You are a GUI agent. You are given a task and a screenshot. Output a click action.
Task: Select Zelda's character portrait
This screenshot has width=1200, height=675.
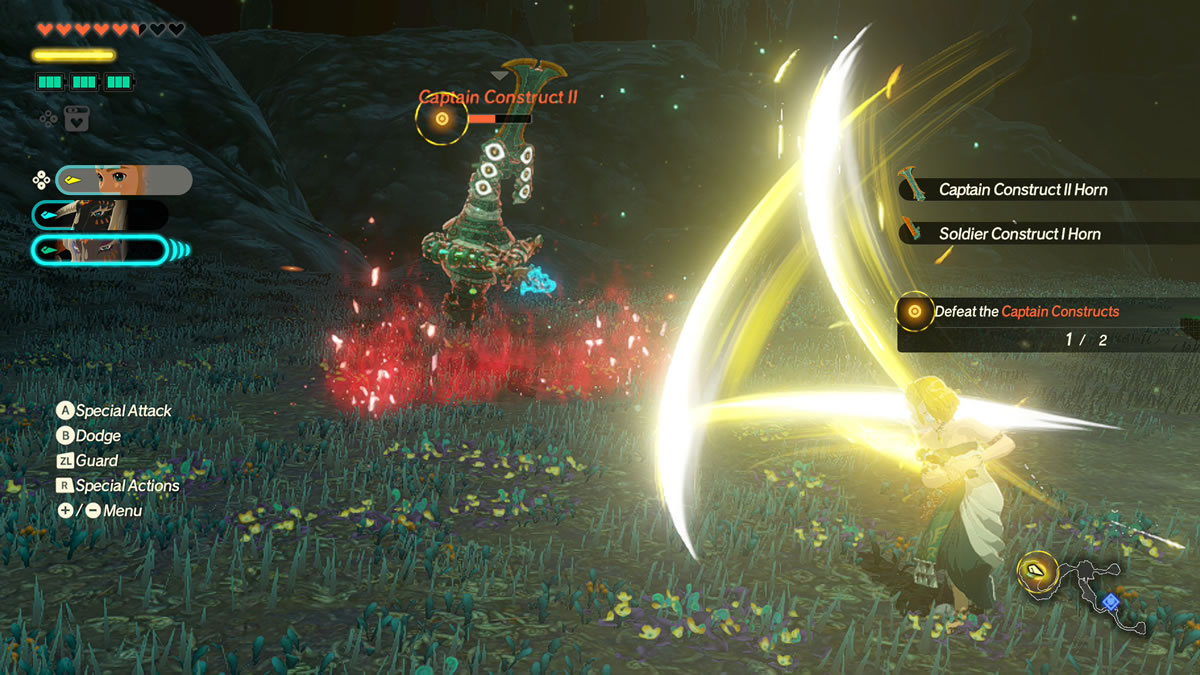click(124, 180)
